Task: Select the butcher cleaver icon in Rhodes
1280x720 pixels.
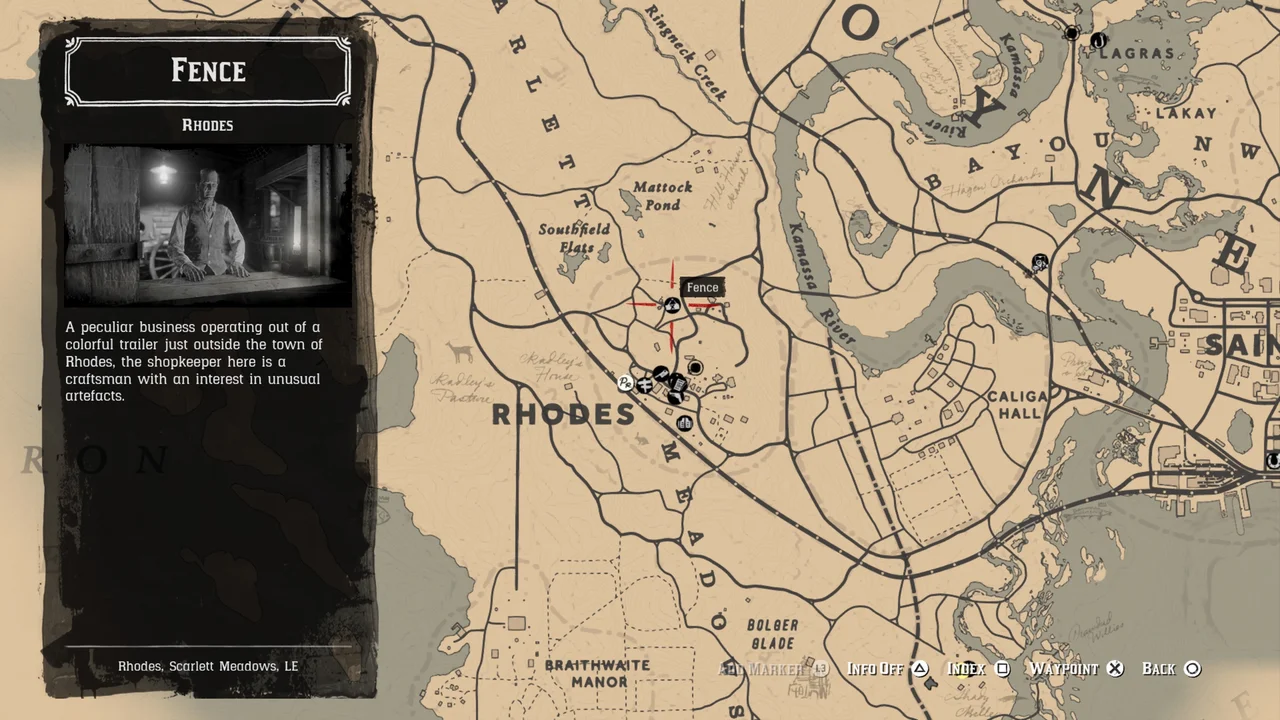Action: click(x=661, y=373)
